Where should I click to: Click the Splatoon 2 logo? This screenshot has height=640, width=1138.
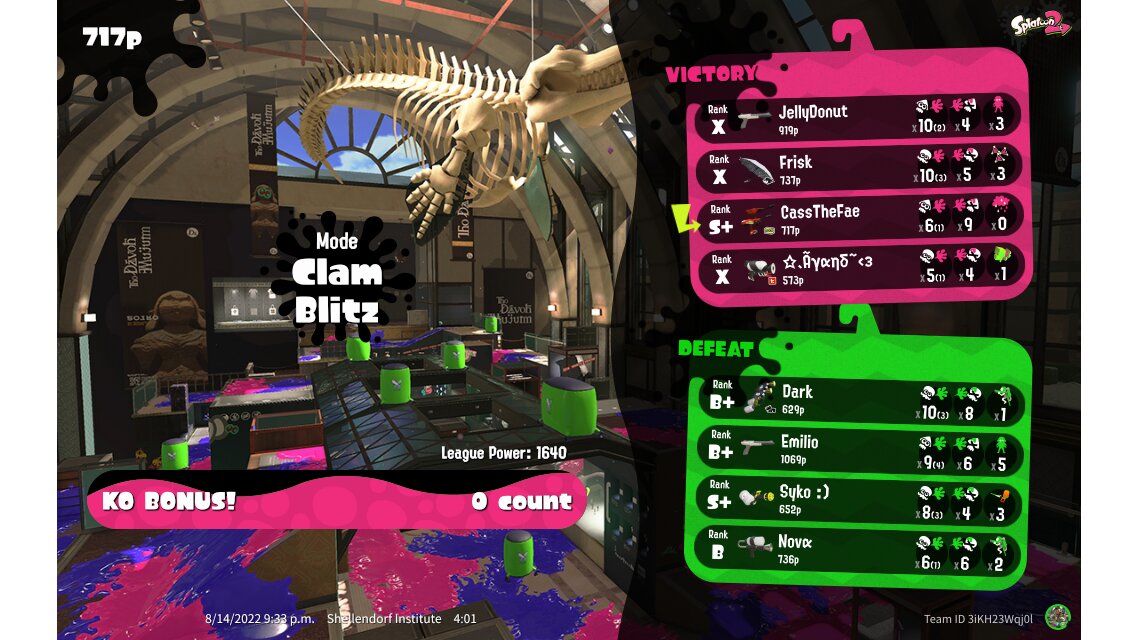[1041, 25]
